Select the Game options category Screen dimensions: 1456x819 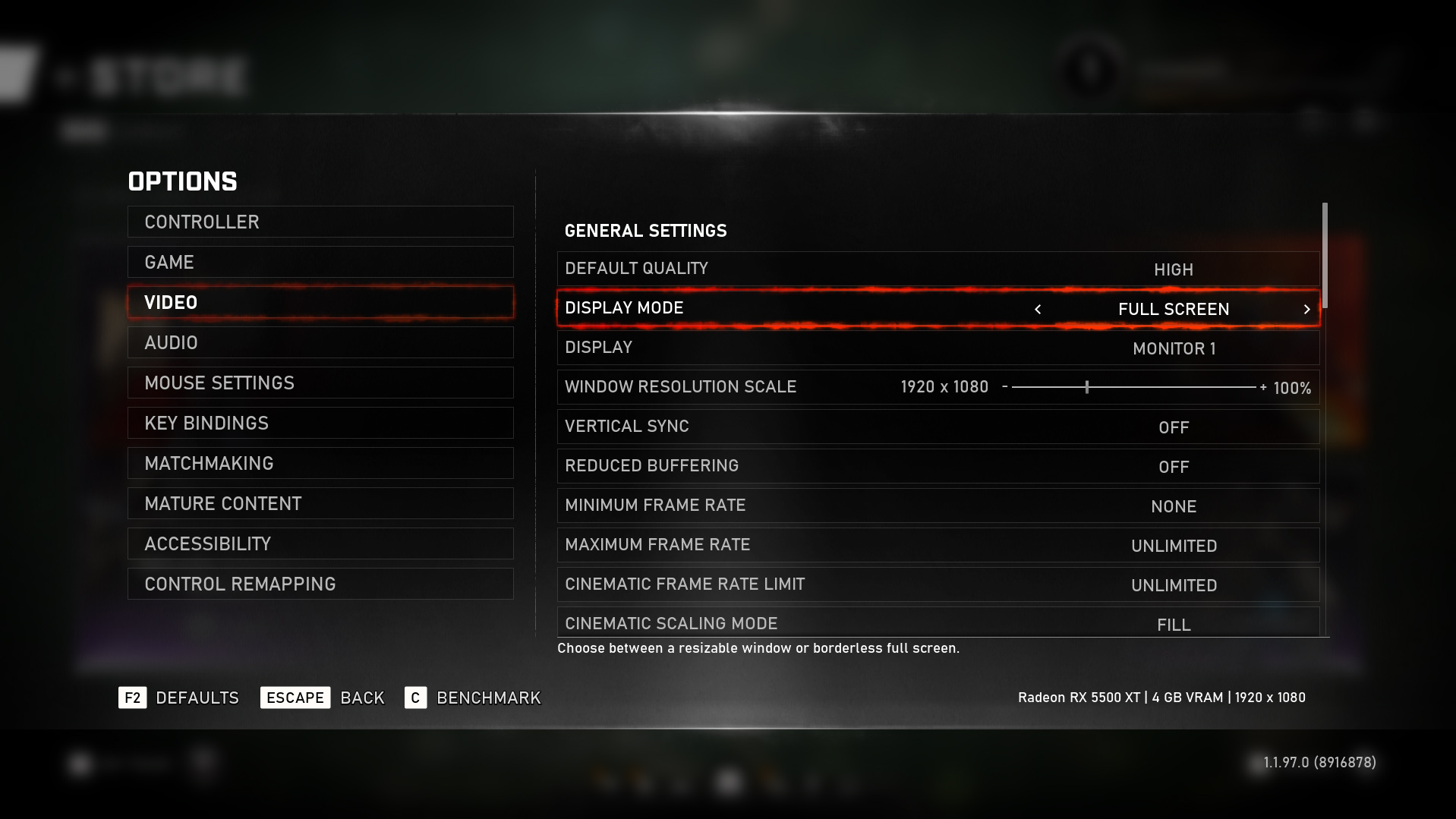pos(320,262)
